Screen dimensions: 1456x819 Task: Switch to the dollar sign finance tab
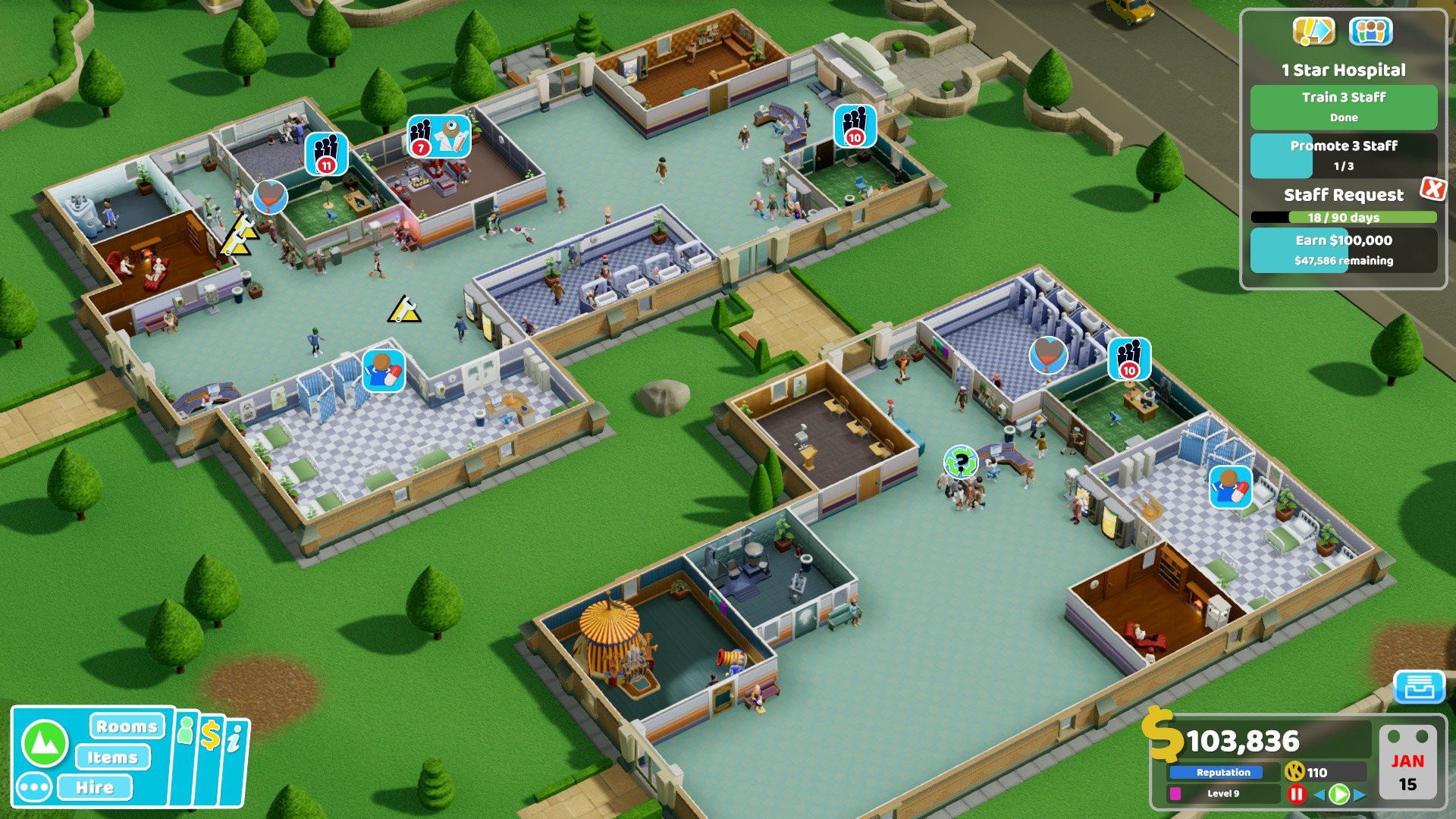[210, 736]
